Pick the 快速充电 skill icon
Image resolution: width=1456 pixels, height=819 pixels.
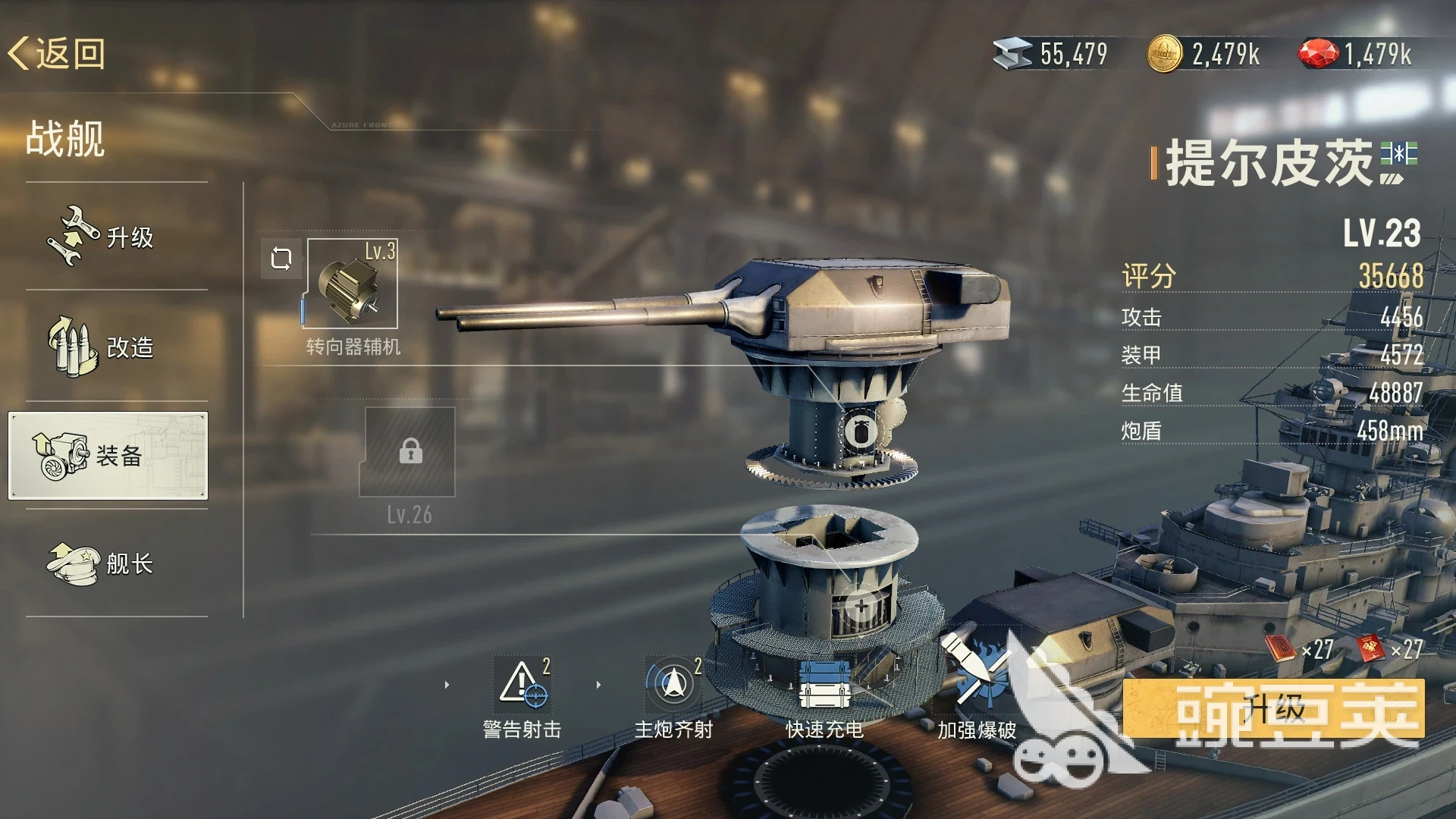pyautogui.click(x=824, y=684)
